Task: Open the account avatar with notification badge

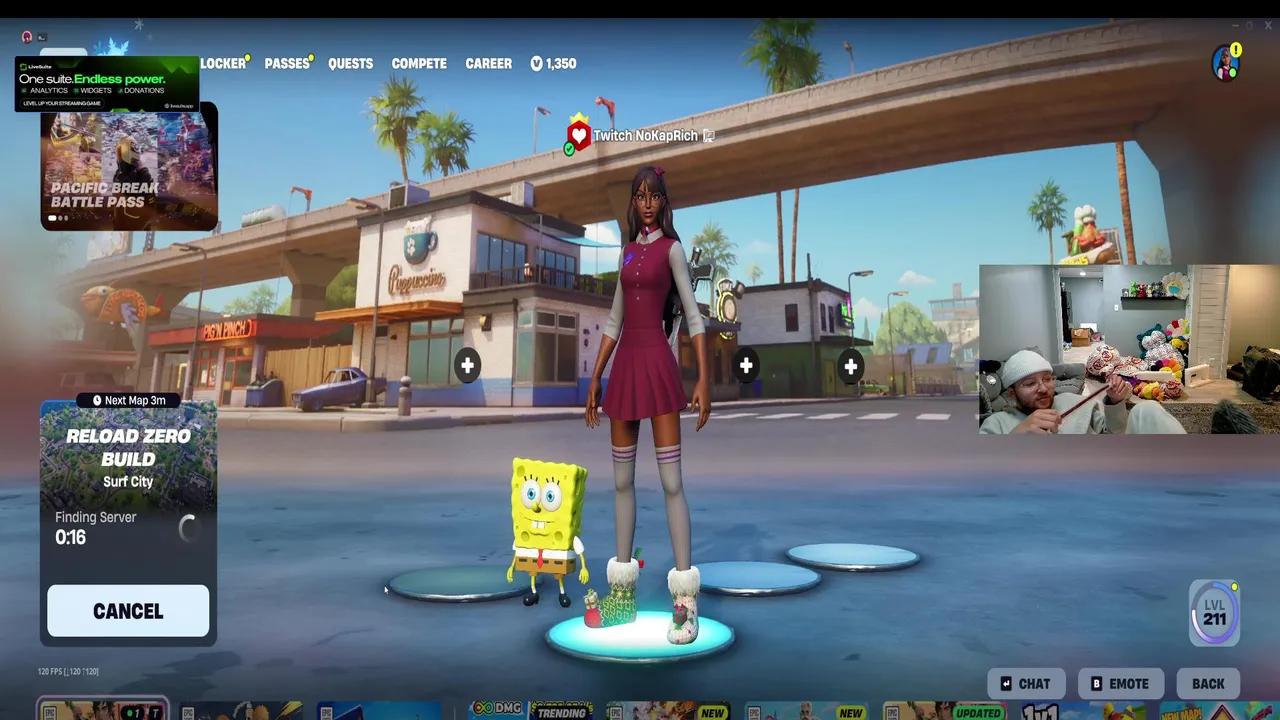Action: (x=1224, y=63)
